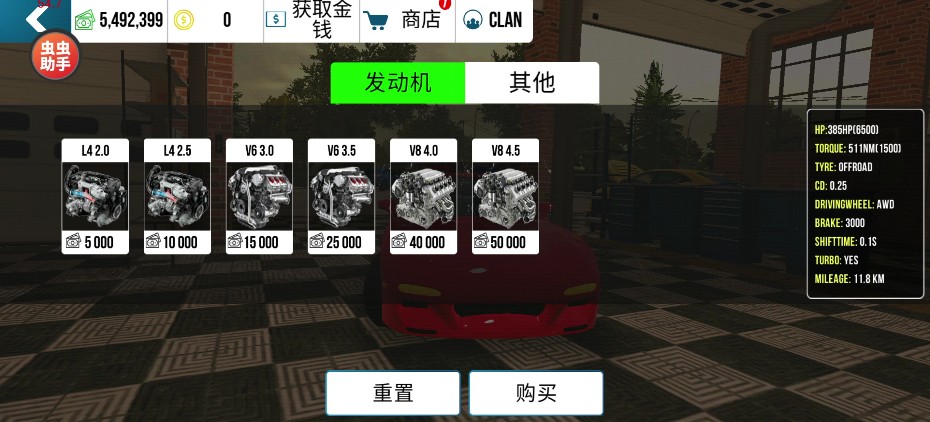Go back with the arrow button

point(34,18)
